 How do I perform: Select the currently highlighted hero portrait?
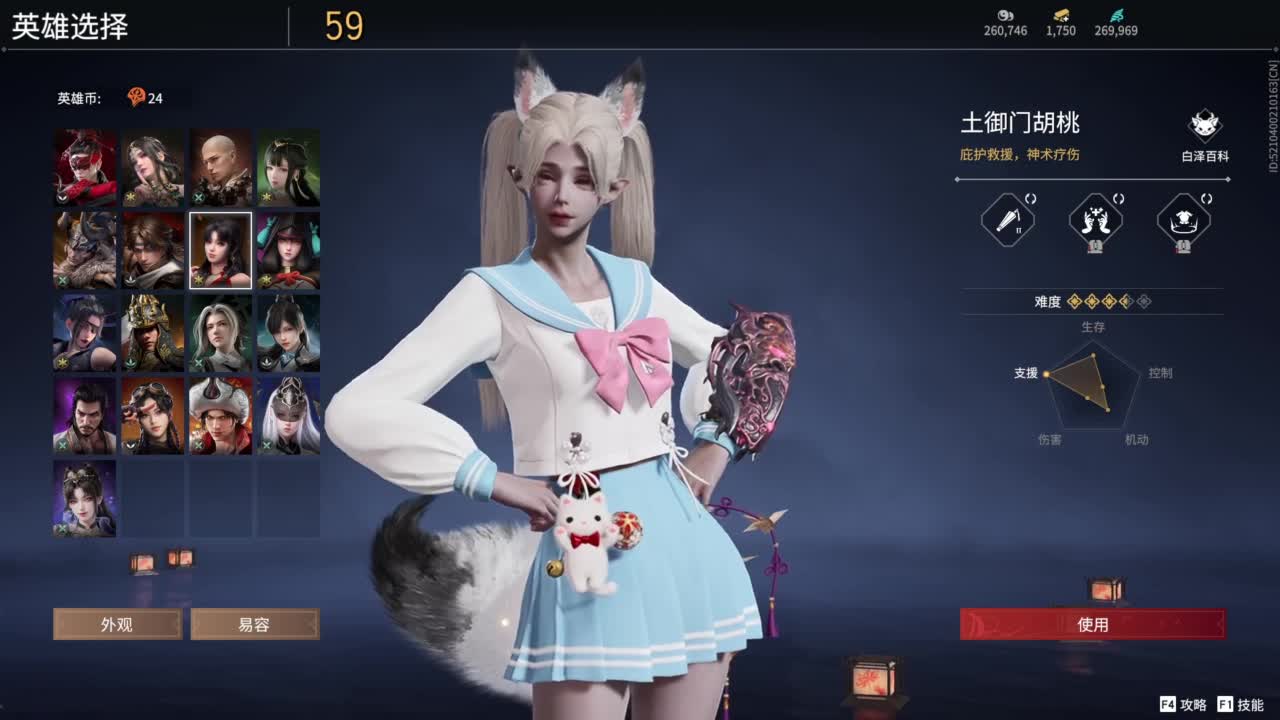(220, 249)
